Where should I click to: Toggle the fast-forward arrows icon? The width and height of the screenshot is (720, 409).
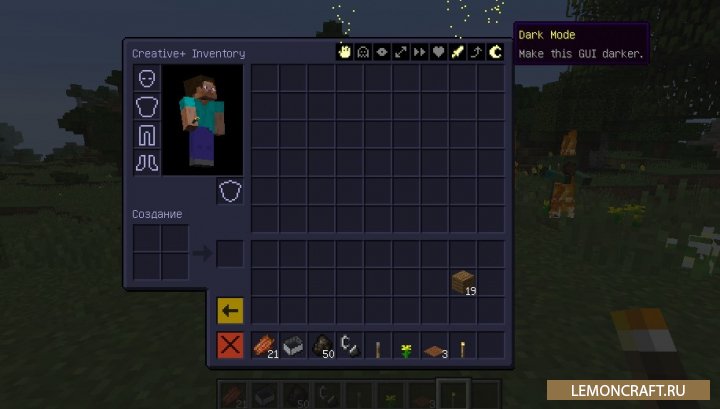pyautogui.click(x=418, y=53)
